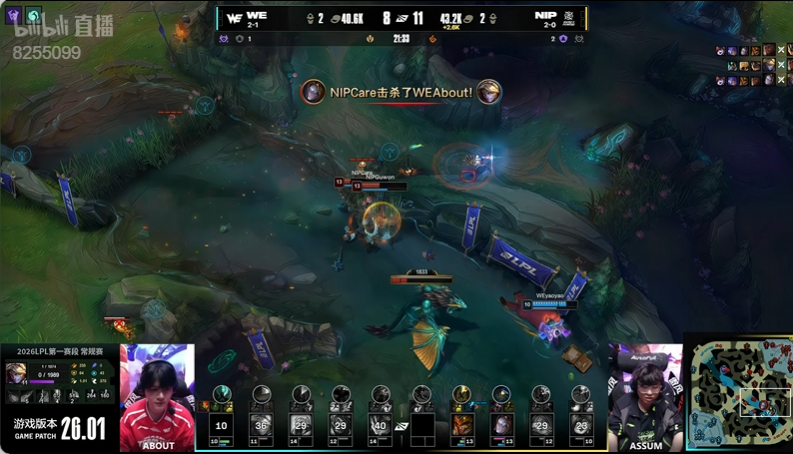Select the dead champion portrait with 36 timer
The image size is (793, 454).
[261, 424]
